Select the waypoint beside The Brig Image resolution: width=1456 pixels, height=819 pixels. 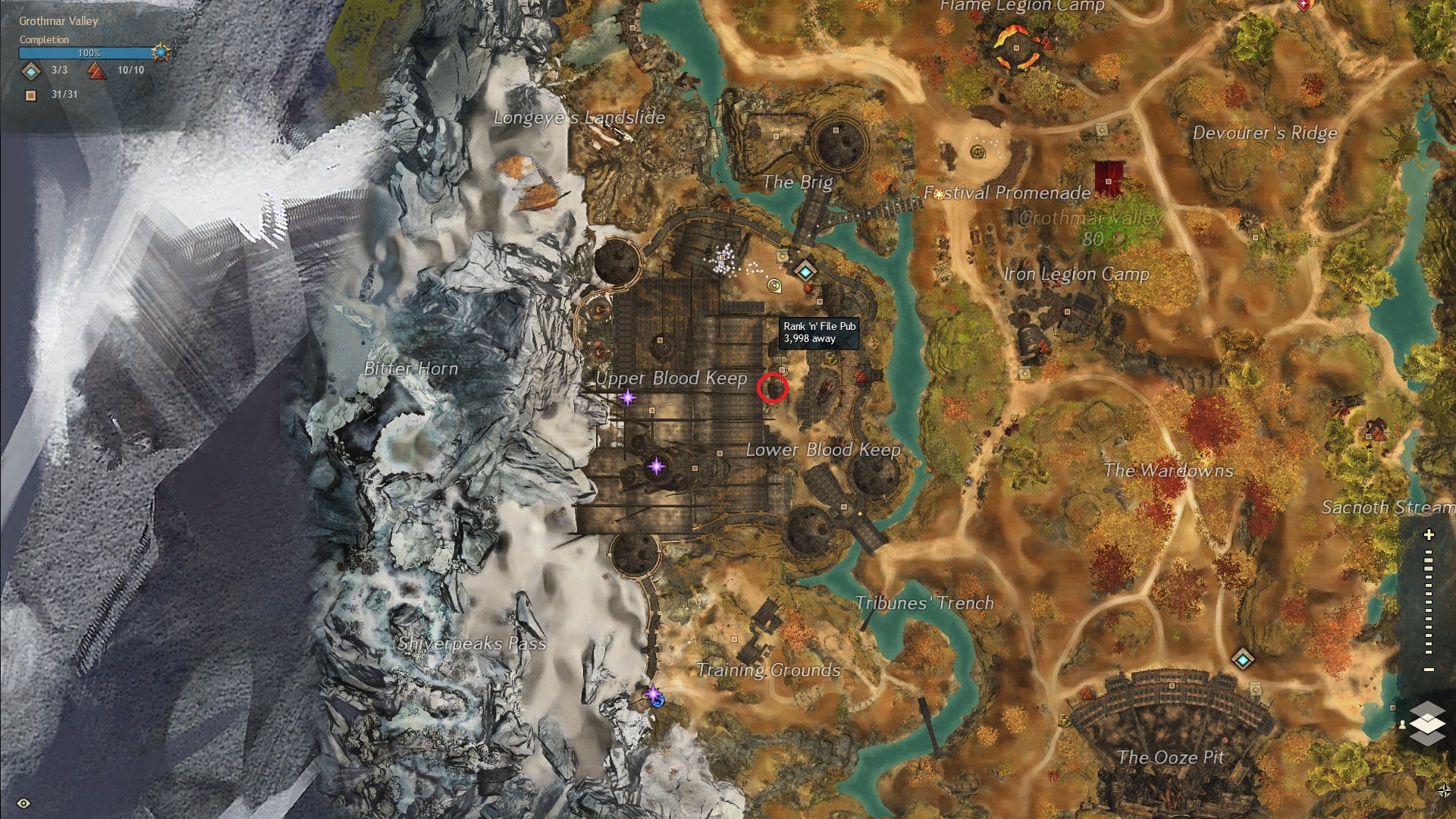click(x=805, y=270)
